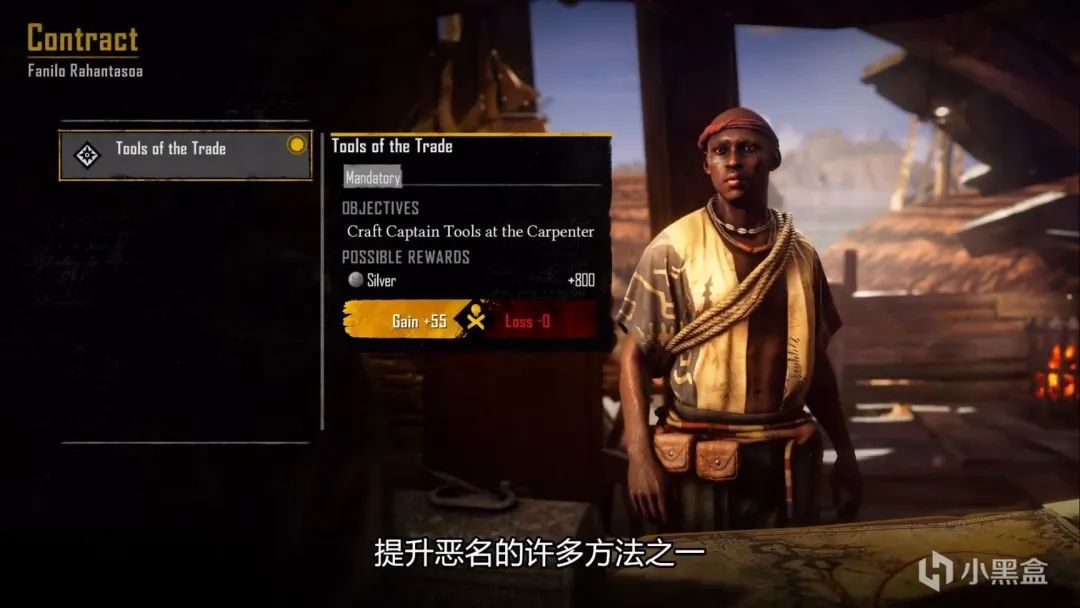Select the Tools of the Trade contract
Screen dimensions: 1080x608
[x=185, y=153]
